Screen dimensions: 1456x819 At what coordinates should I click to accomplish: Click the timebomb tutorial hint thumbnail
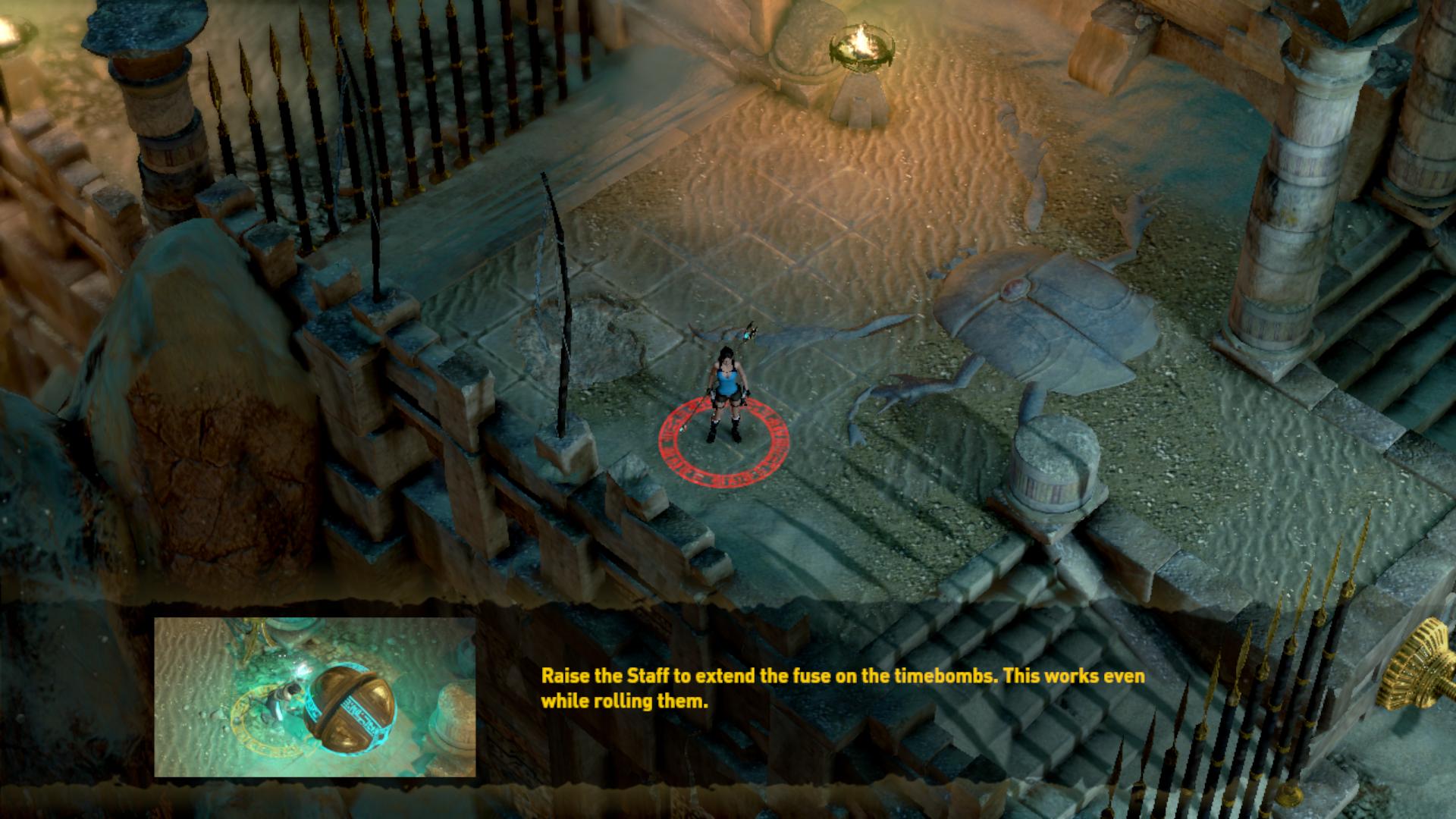click(x=315, y=697)
